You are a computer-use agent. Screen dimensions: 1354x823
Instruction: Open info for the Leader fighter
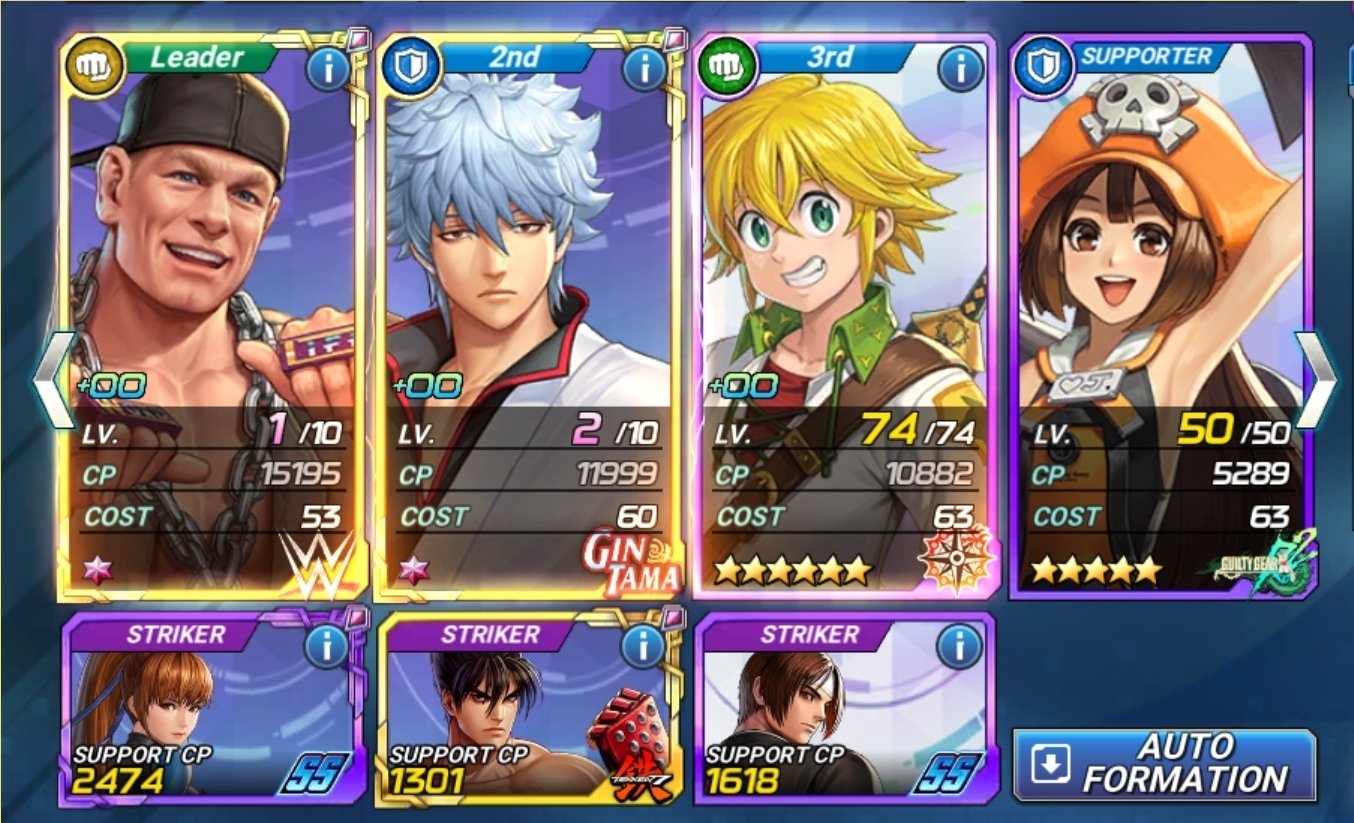(327, 69)
